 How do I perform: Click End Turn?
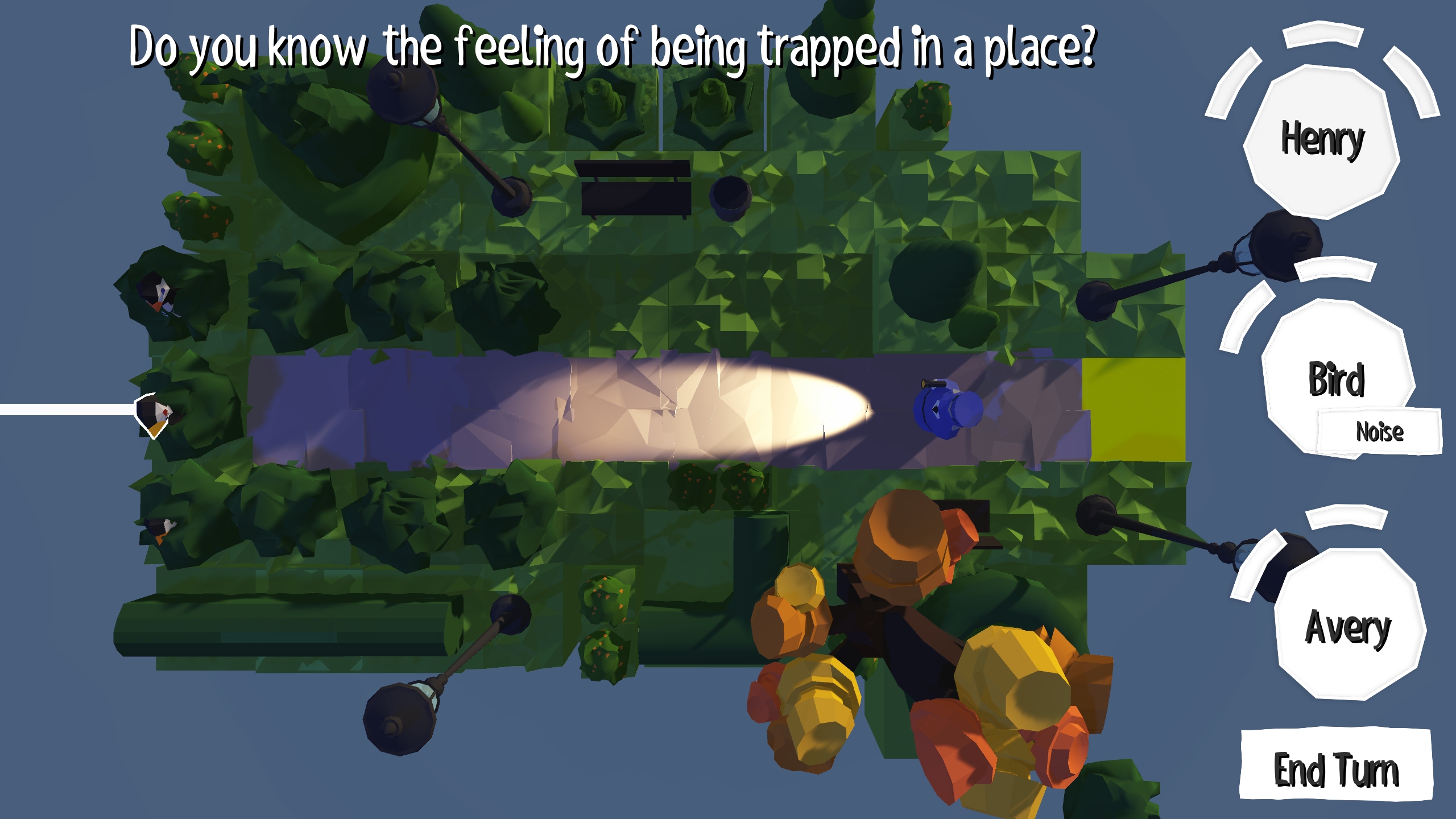(x=1335, y=768)
